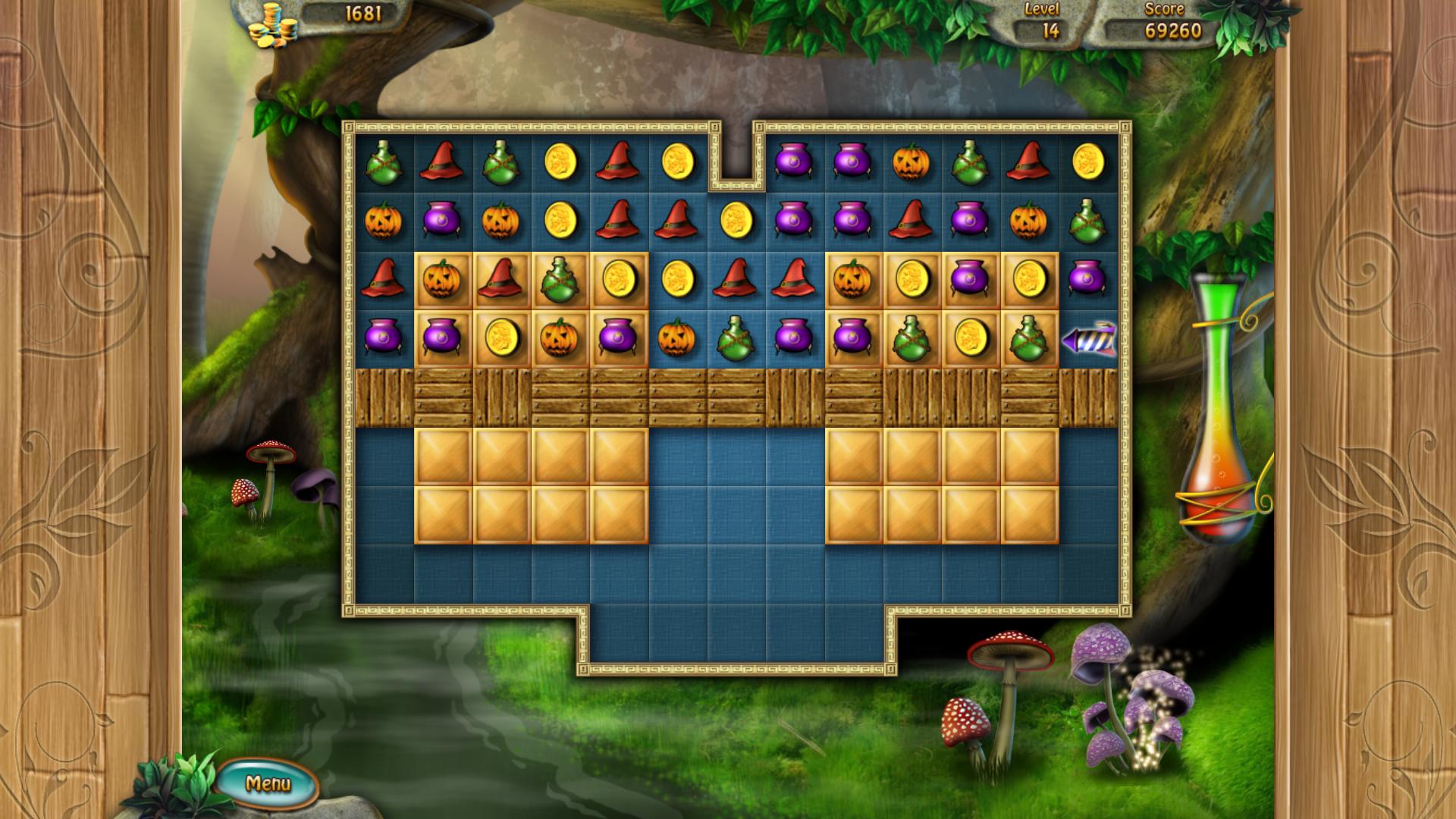Select the only pumpkin in the top row
This screenshot has width=1456, height=819.
(x=911, y=162)
